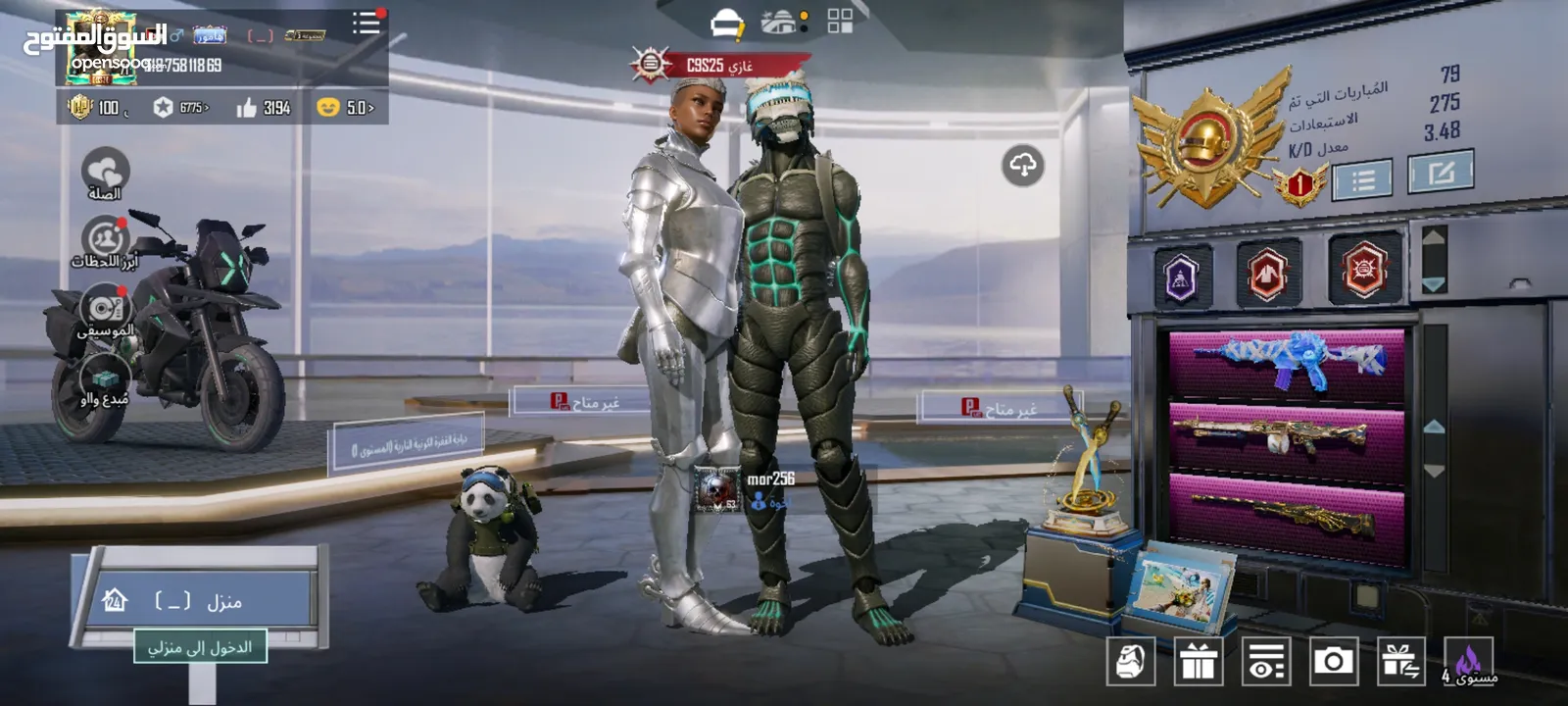The image size is (1568, 706).
Task: Select the blue ice rifle skin slot
Action: click(1287, 361)
